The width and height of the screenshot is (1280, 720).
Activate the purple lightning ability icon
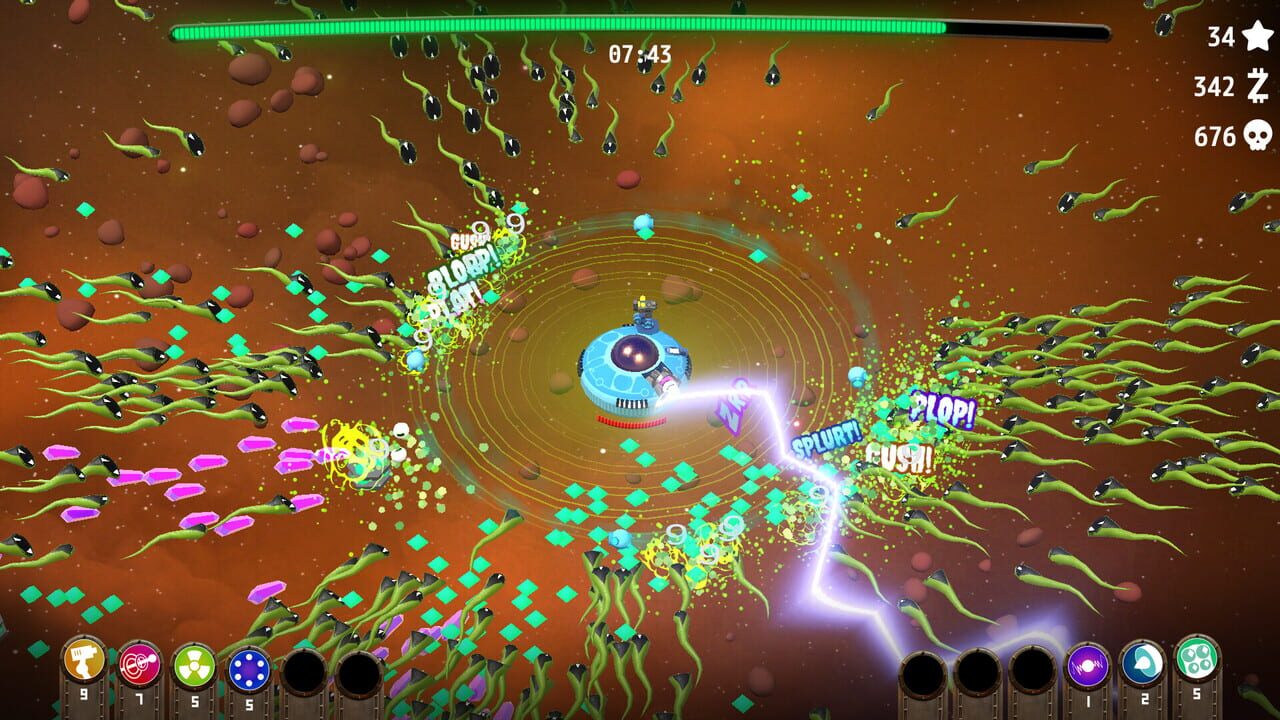(x=1088, y=665)
